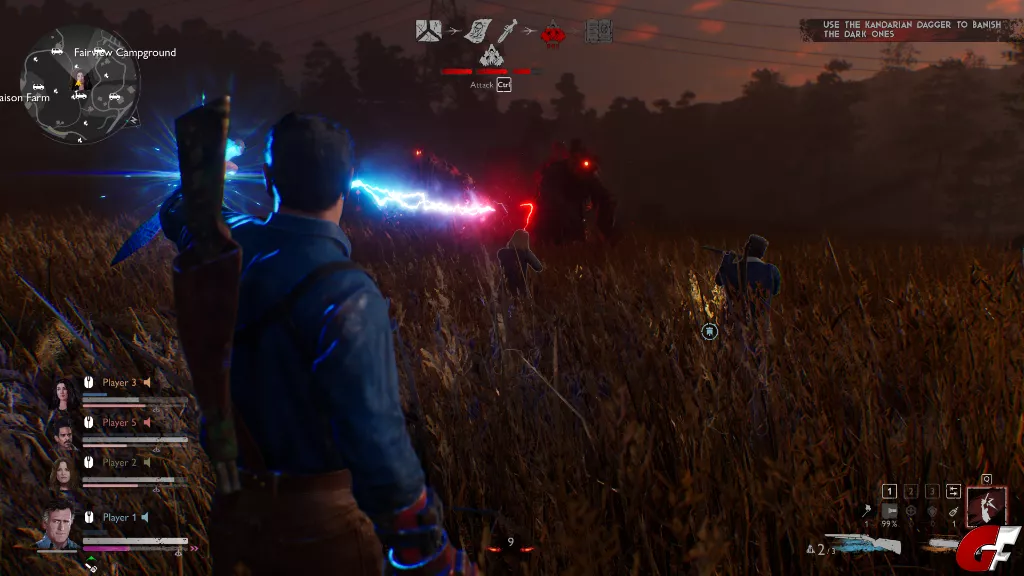Mute Player 5 via speaker icon
Viewport: 1024px width, 576px height.
tap(146, 423)
